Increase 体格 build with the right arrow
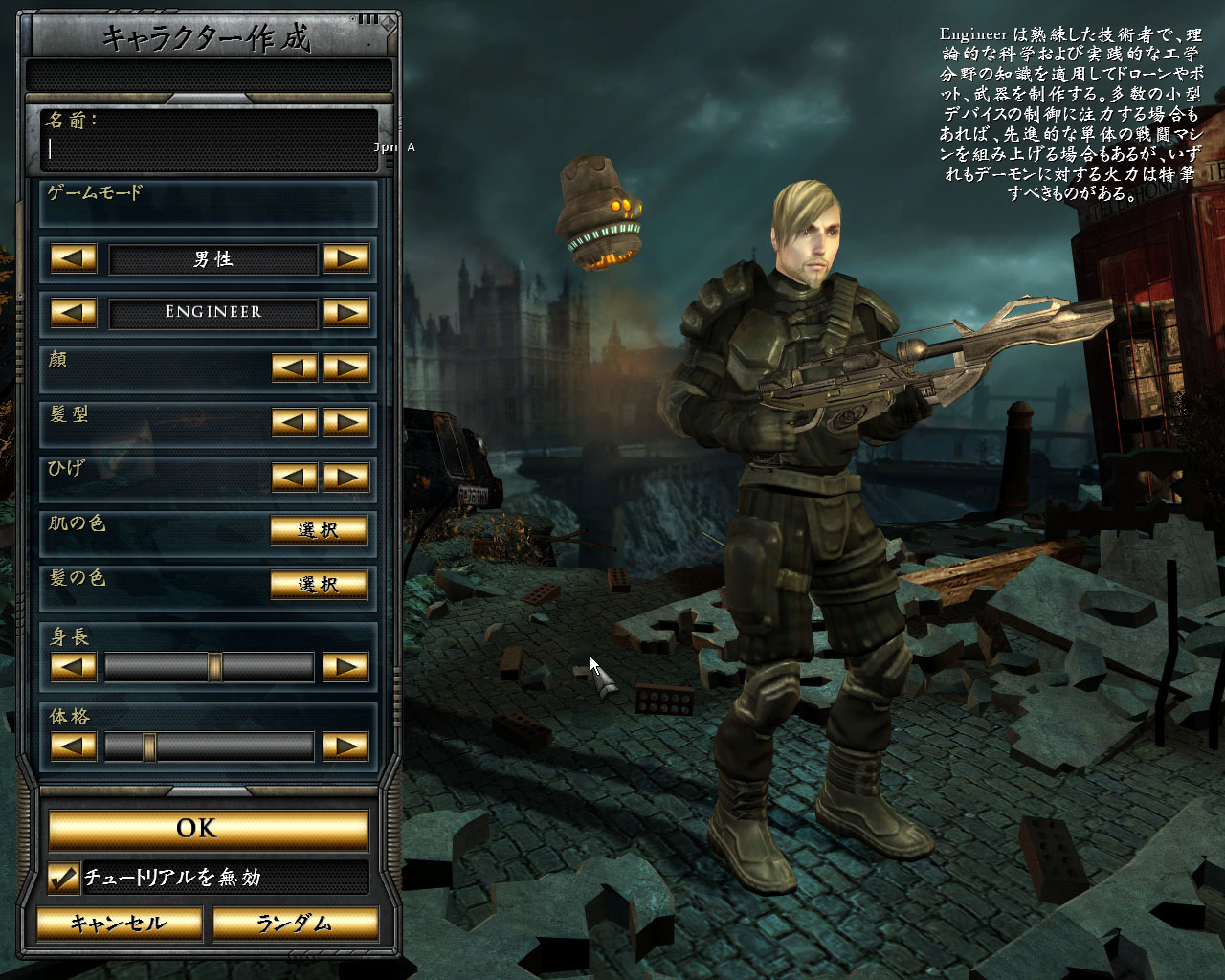 coord(346,746)
